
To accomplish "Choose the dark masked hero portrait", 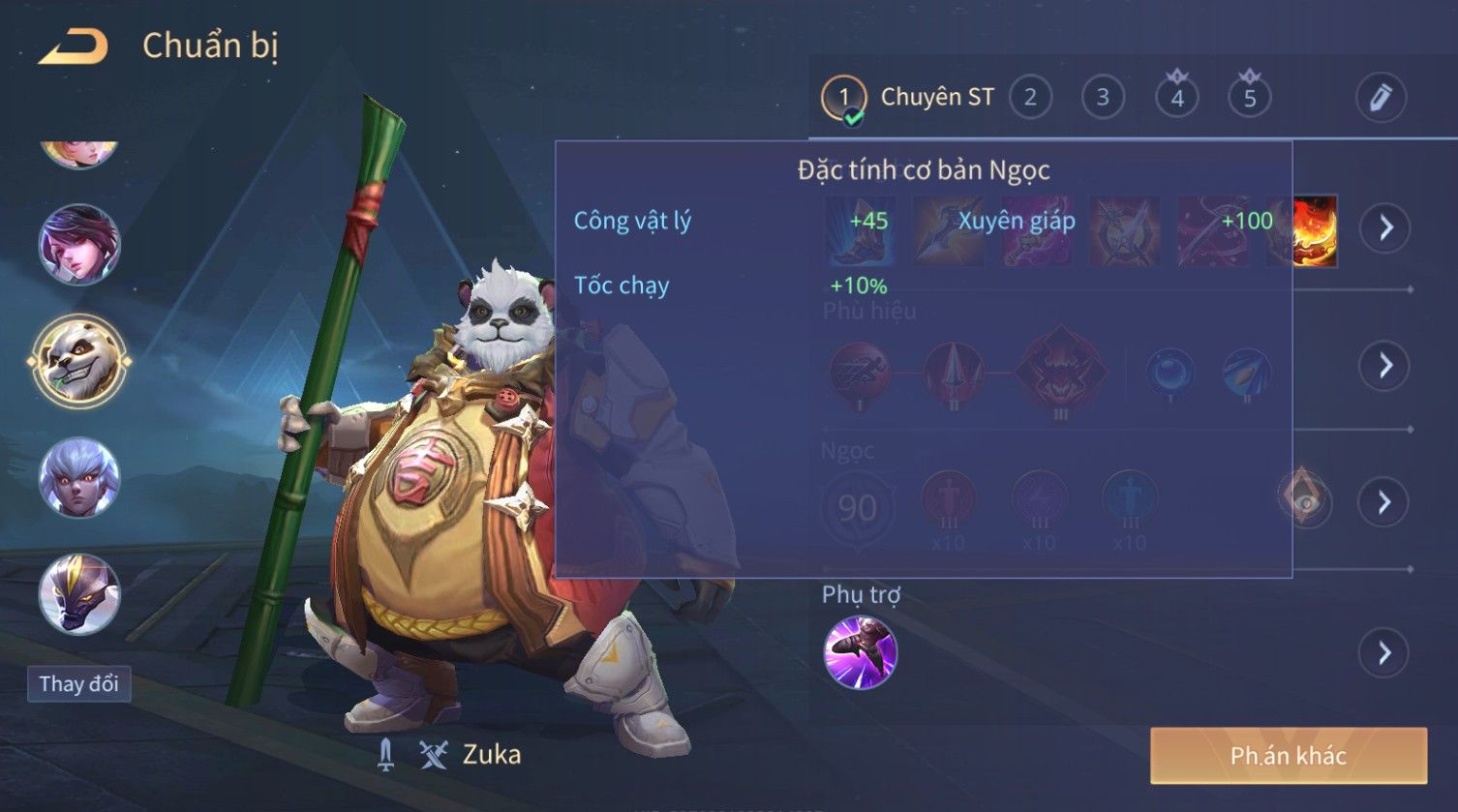I will [x=79, y=593].
